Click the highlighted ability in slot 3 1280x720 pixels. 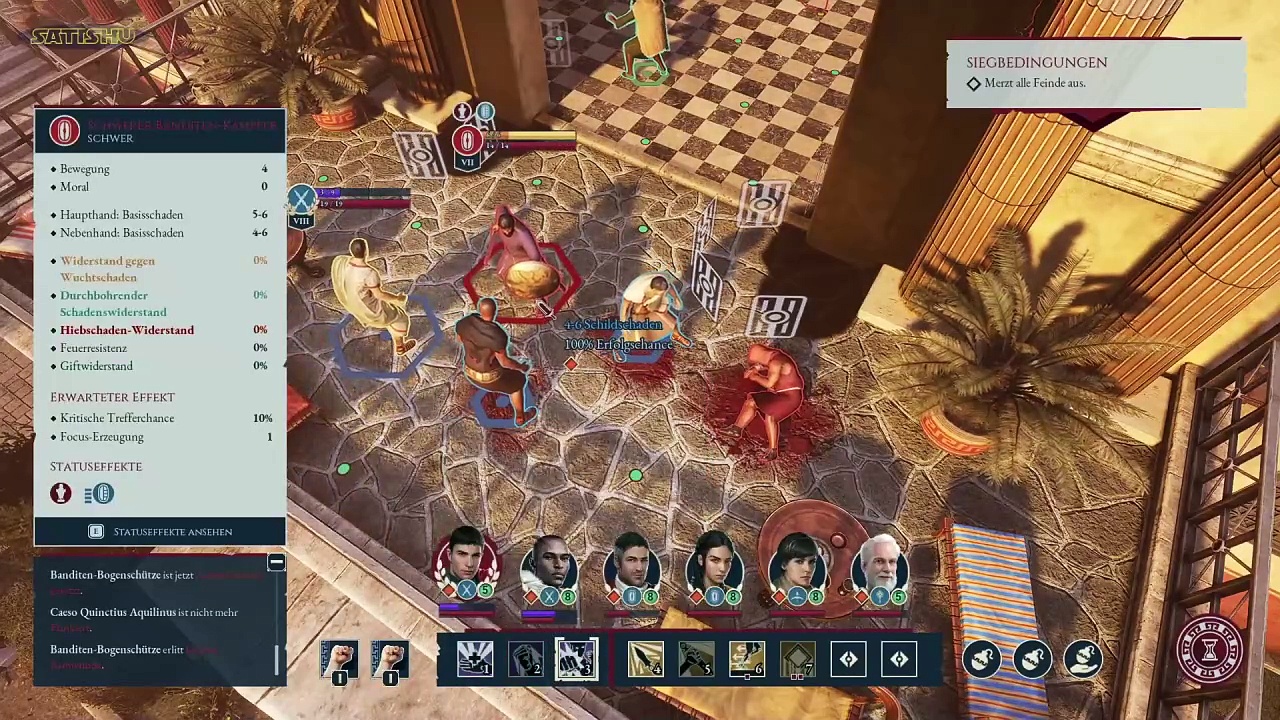click(576, 659)
